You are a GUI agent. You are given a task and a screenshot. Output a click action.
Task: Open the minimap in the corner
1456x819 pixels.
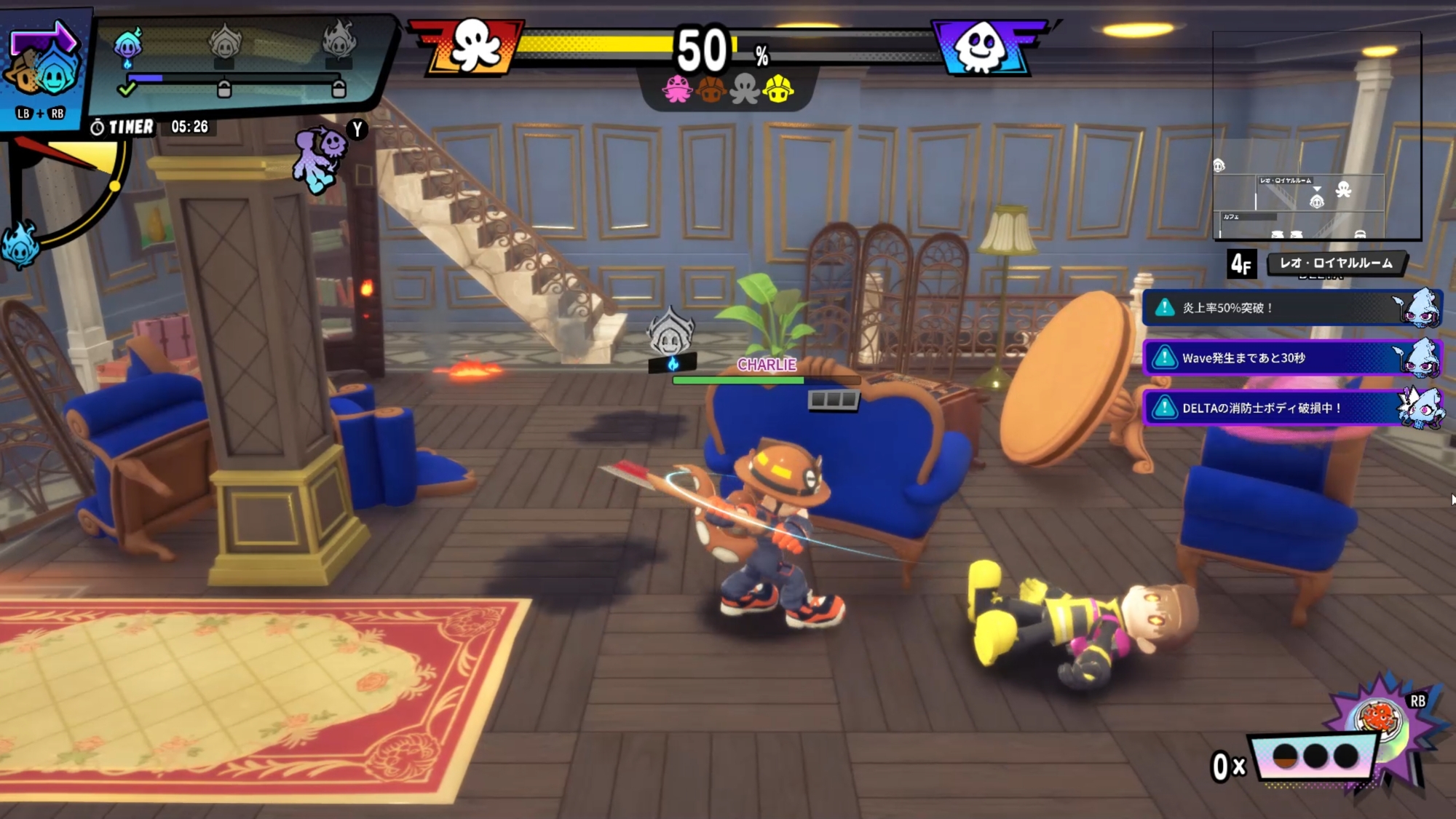click(x=1316, y=136)
